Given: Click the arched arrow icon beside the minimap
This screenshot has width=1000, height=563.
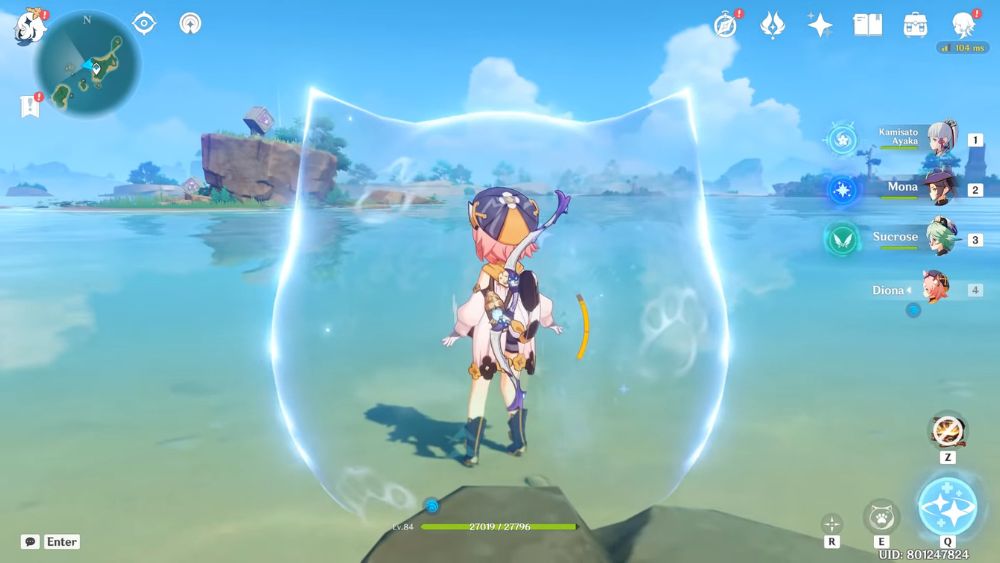Looking at the screenshot, I should 190,23.
